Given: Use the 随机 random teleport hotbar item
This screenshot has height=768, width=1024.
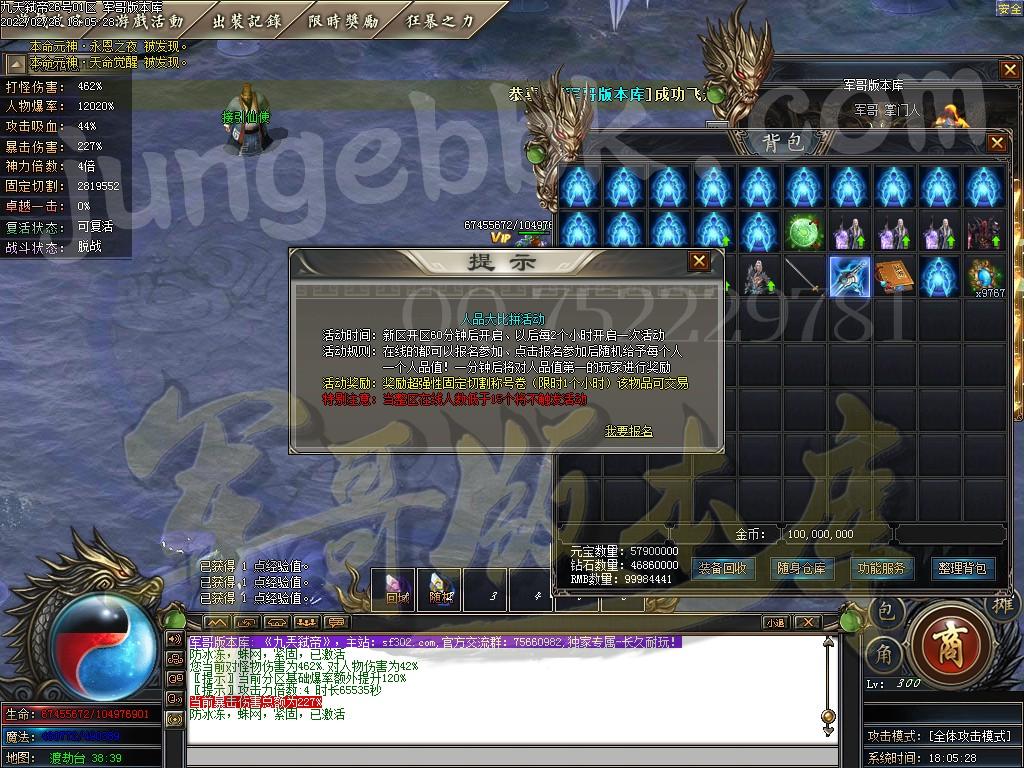Looking at the screenshot, I should coord(442,590).
